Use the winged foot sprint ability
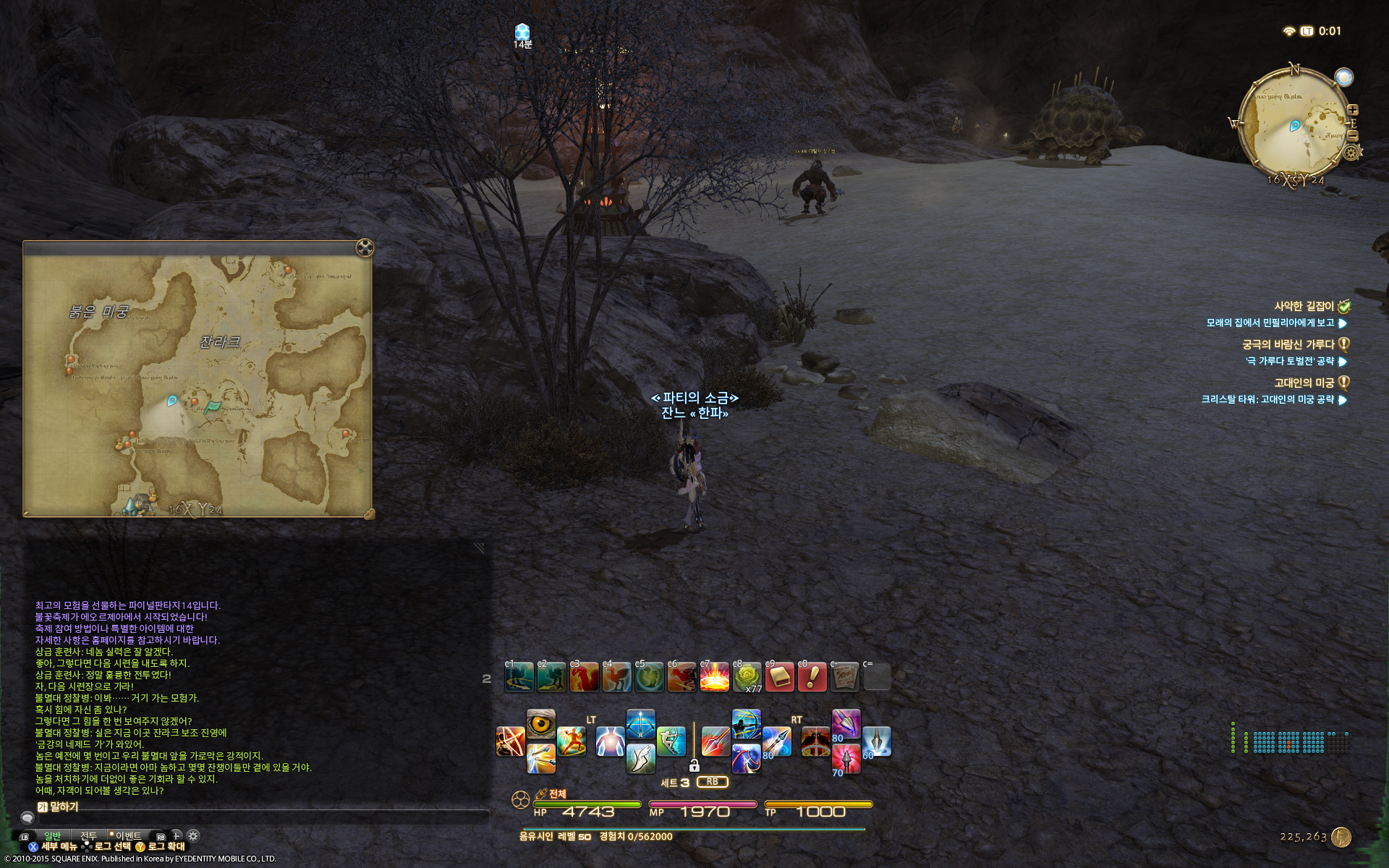This screenshot has width=1389, height=868. tap(640, 757)
